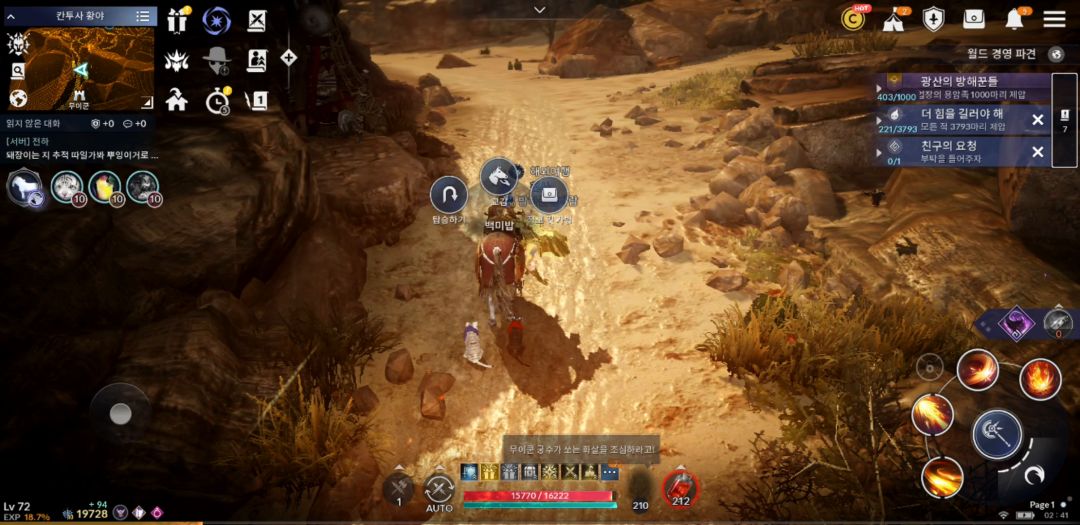This screenshot has height=525, width=1080.
Task: Open the gift box rewards icon
Action: tap(178, 20)
